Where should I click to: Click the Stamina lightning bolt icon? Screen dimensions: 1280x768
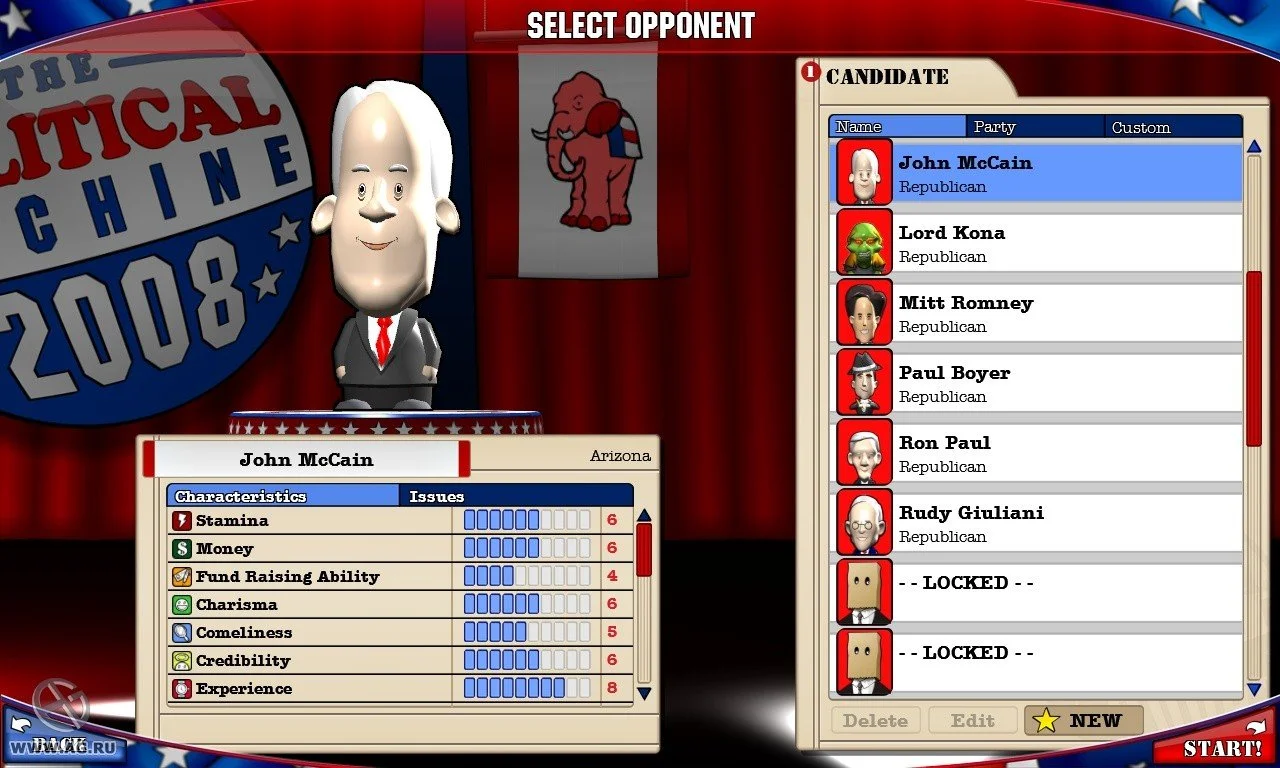(x=180, y=520)
